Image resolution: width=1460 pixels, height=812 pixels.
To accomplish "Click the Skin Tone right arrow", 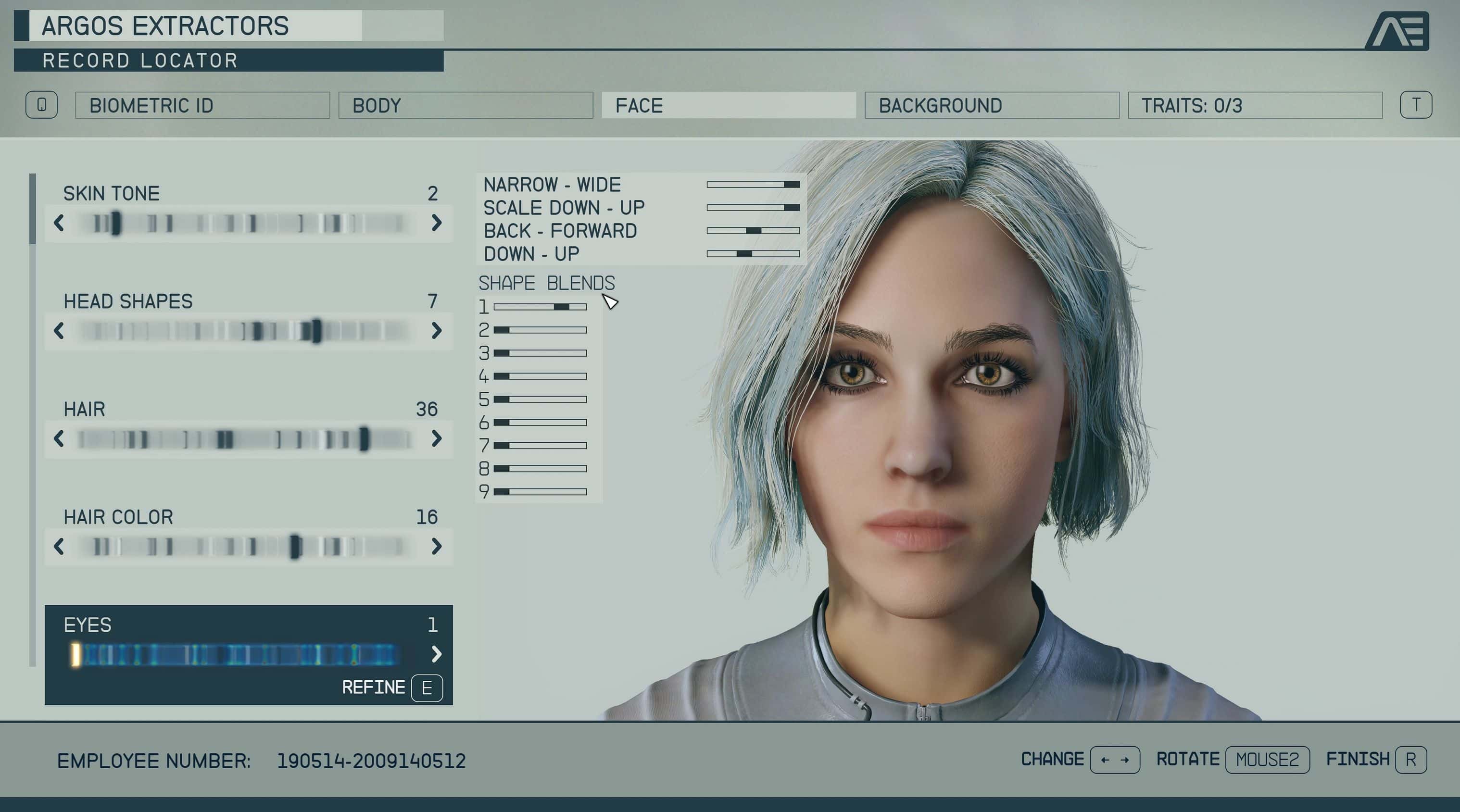I will tap(436, 223).
